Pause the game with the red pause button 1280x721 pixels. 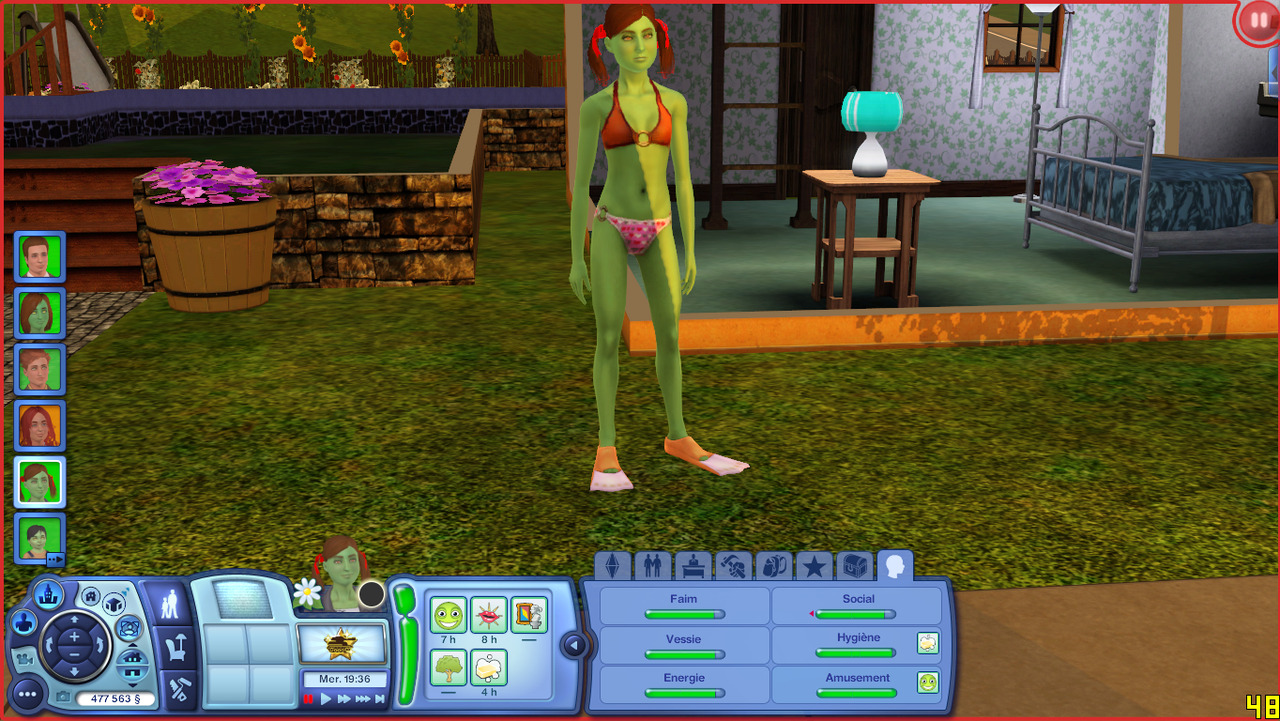click(x=309, y=699)
